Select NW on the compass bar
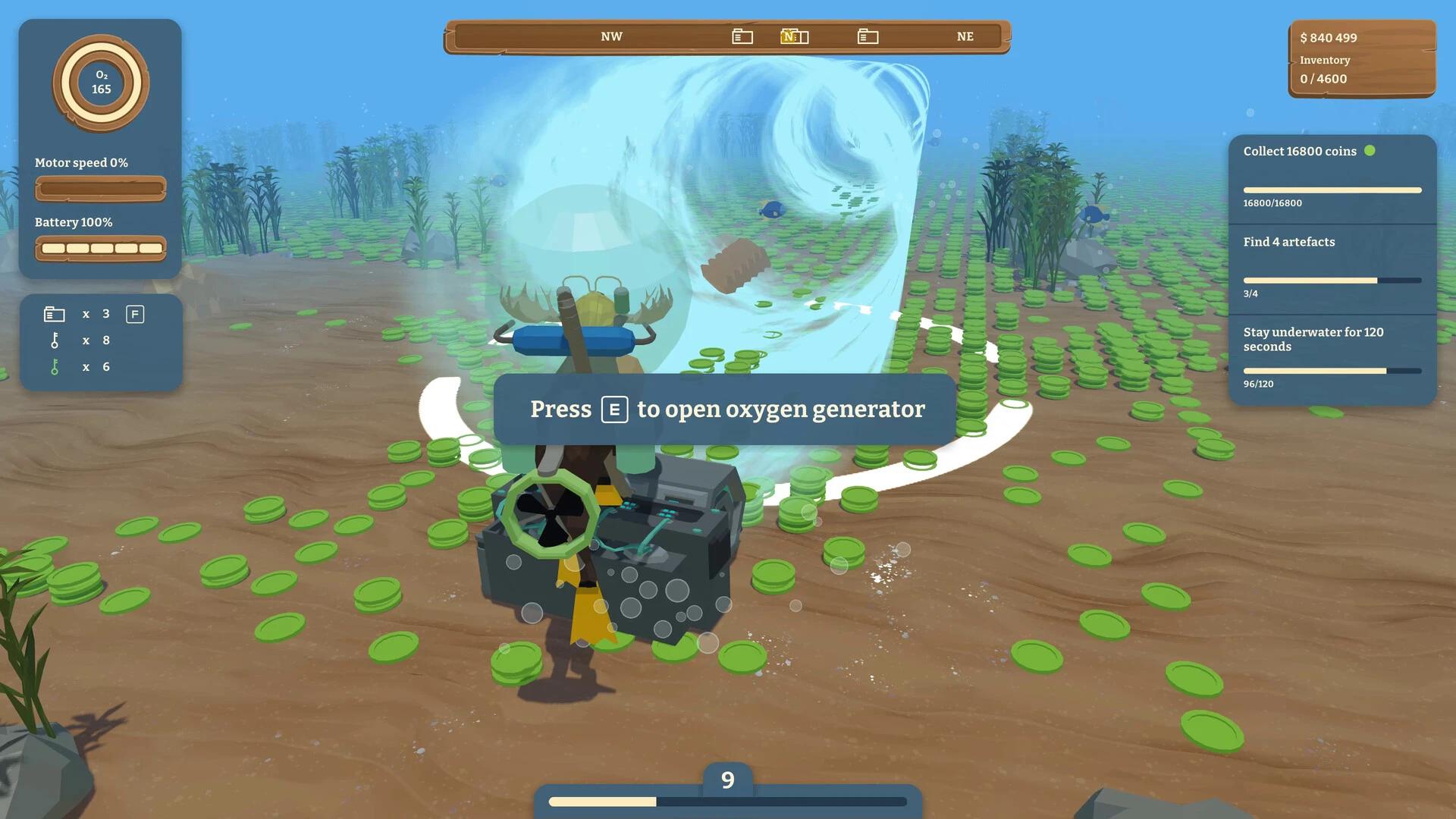The width and height of the screenshot is (1456, 819). (x=611, y=36)
